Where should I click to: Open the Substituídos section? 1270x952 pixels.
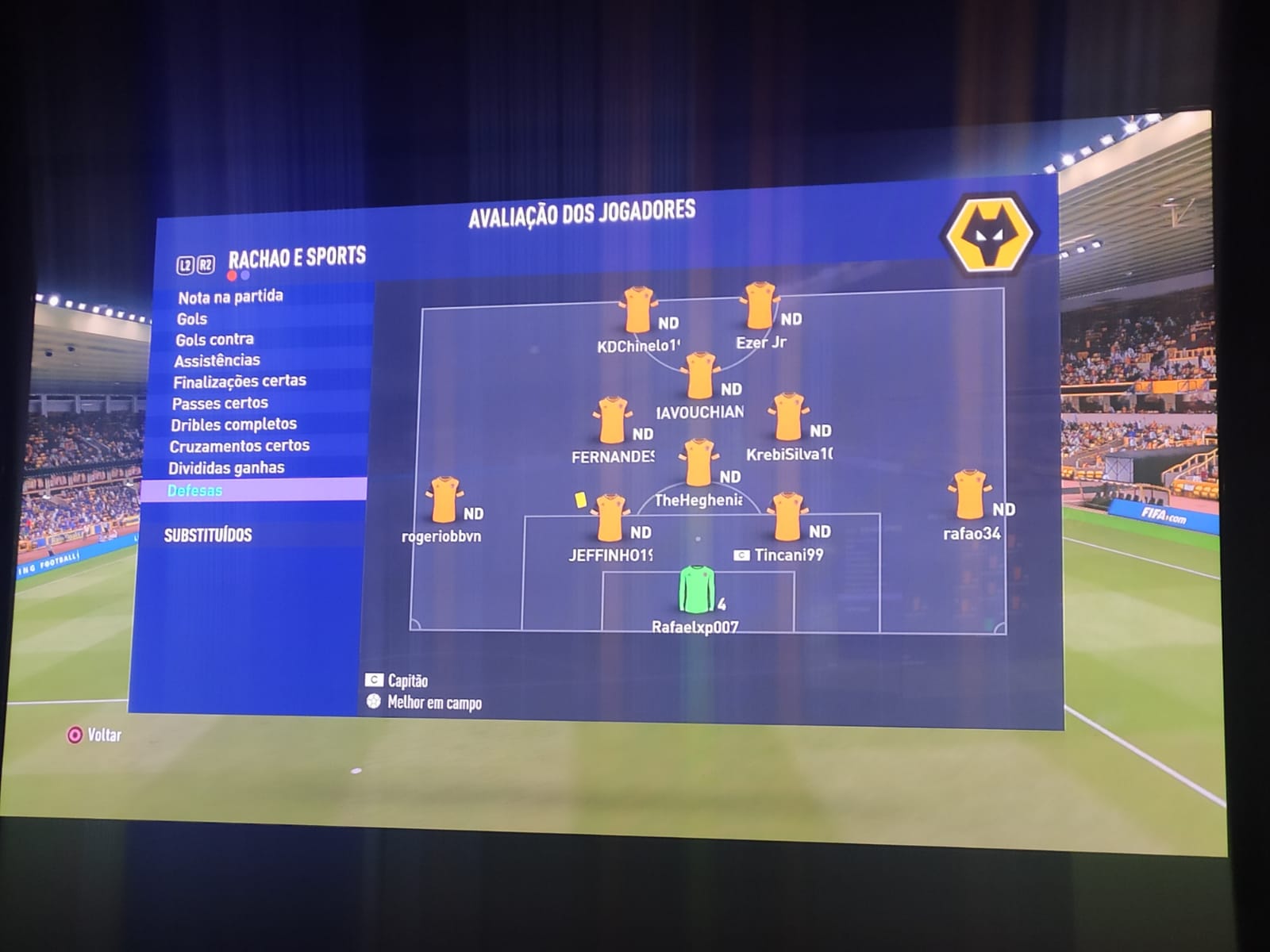208,535
